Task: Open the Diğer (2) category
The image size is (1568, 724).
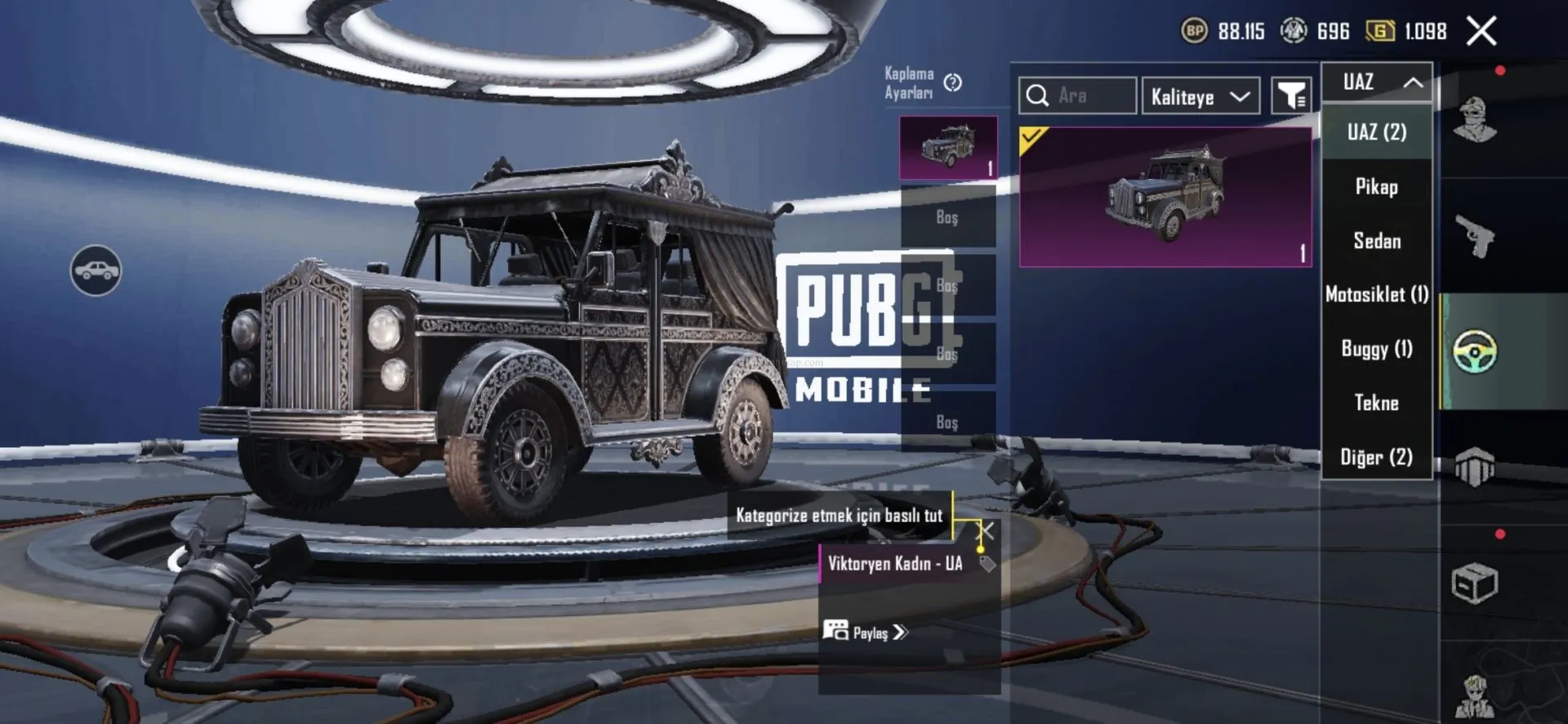Action: click(x=1377, y=457)
